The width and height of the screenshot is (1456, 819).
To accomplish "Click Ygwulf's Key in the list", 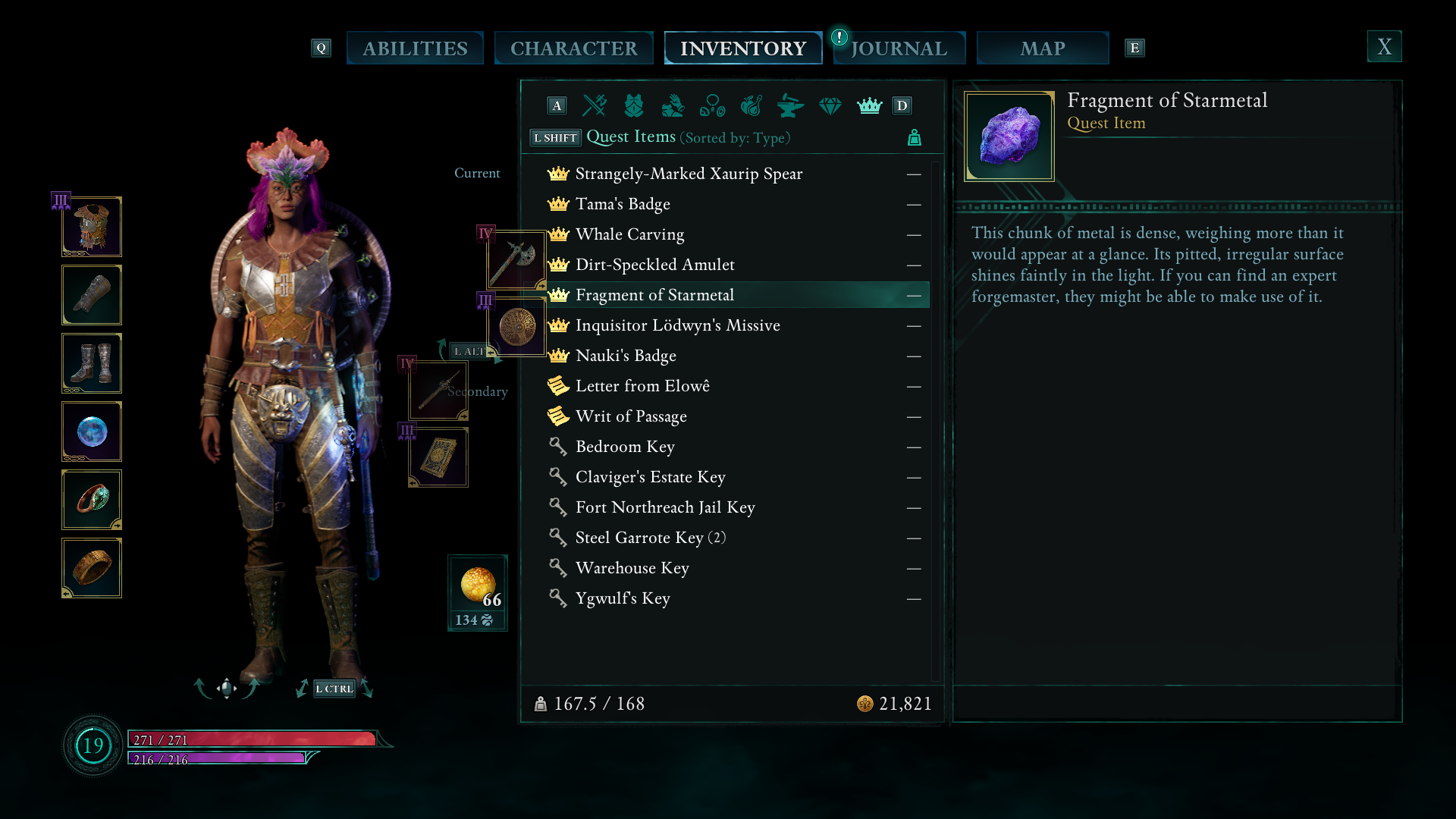I will tap(623, 598).
